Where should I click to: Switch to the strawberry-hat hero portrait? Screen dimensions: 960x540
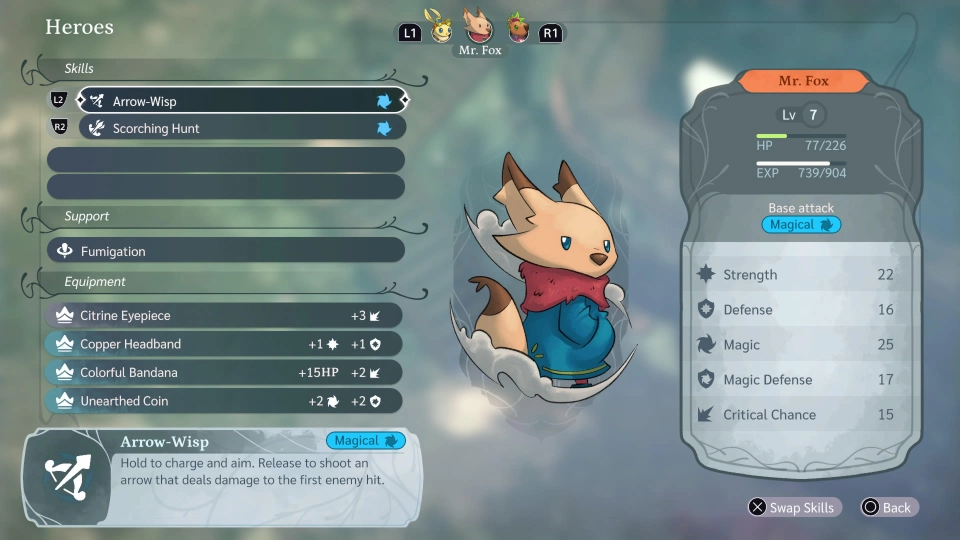pos(517,29)
